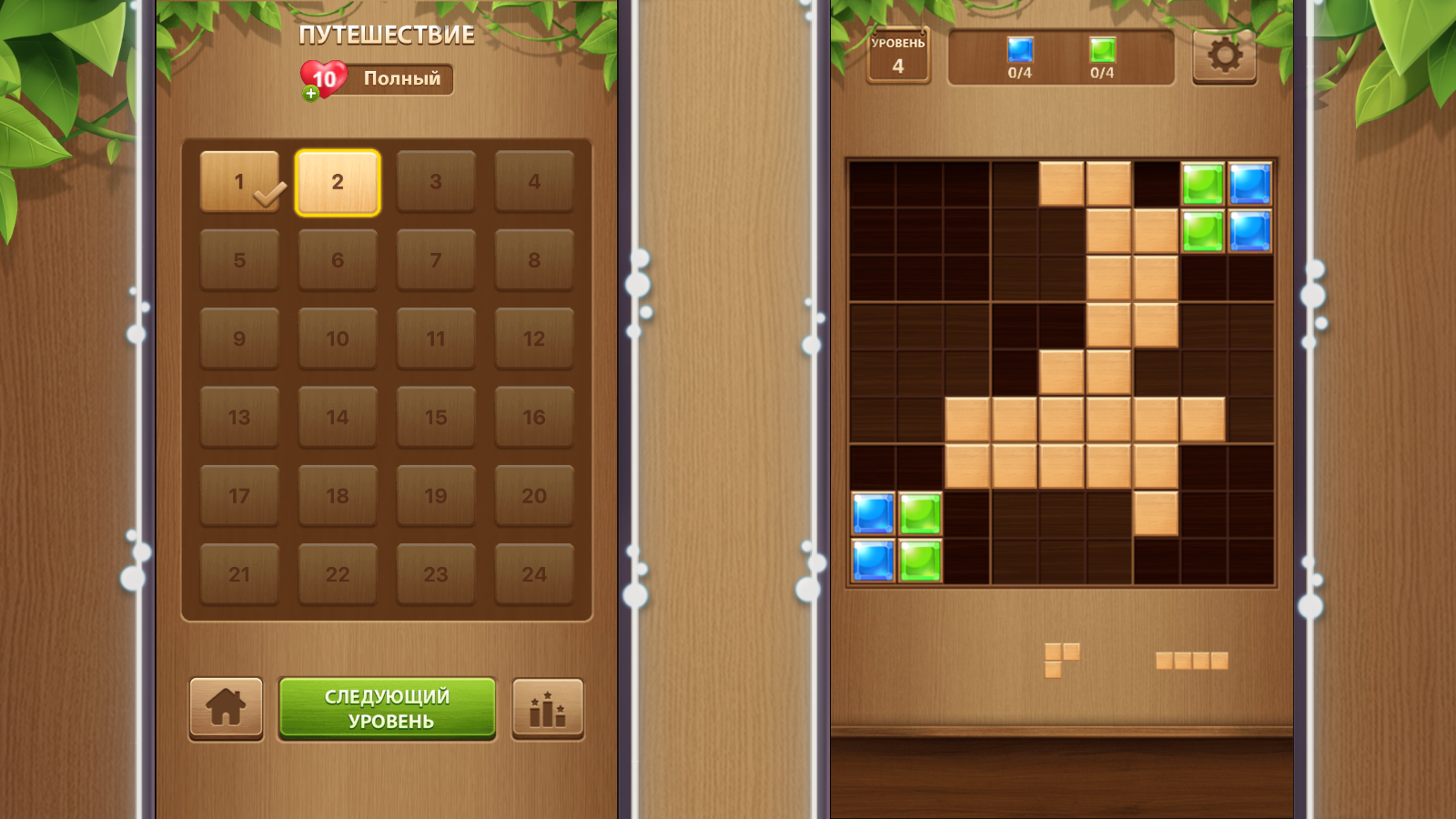Viewport: 1456px width, 819px height.
Task: Open the settings gear icon
Action: (1224, 56)
